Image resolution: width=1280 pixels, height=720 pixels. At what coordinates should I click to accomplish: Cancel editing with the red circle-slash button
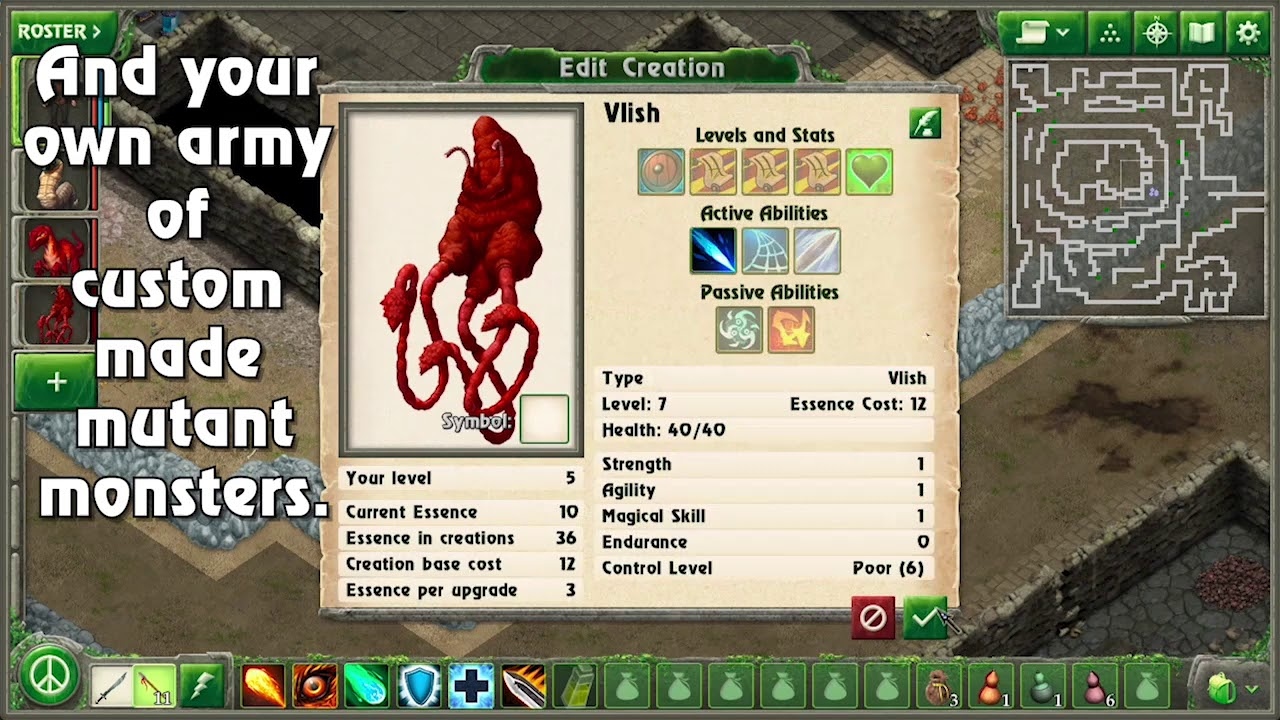coord(873,618)
